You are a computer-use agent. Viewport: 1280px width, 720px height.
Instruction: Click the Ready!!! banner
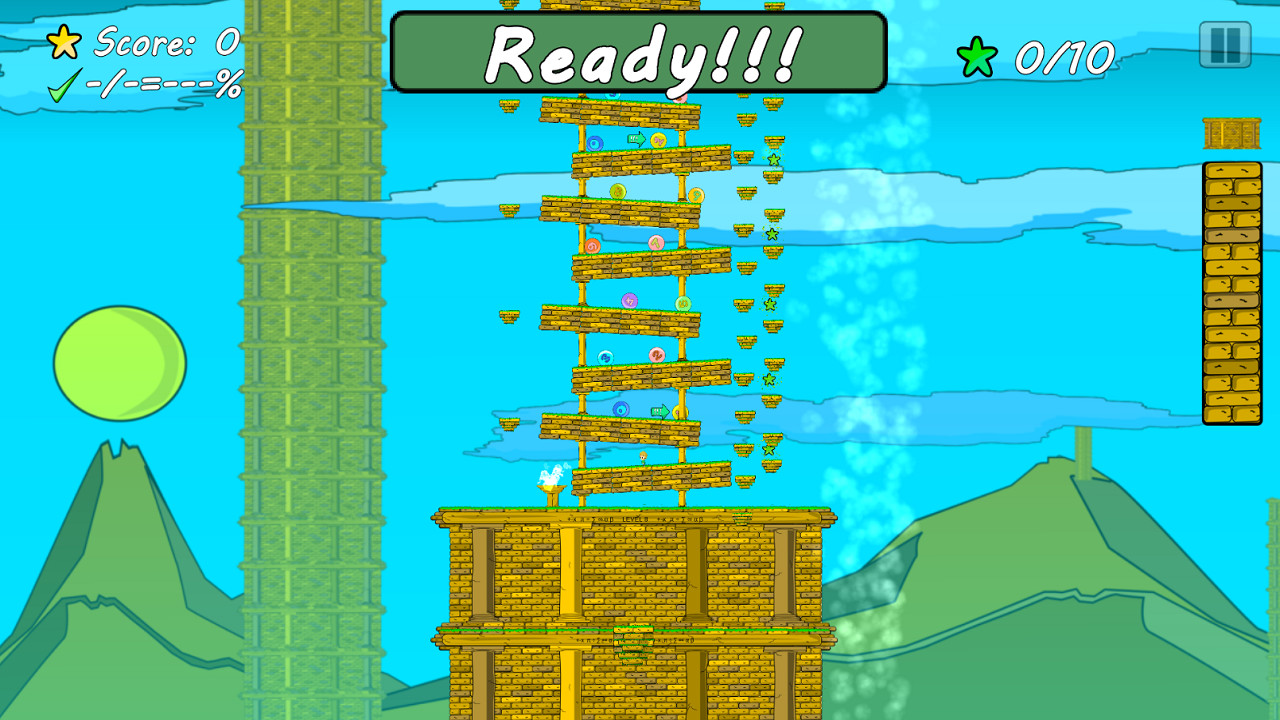[640, 53]
